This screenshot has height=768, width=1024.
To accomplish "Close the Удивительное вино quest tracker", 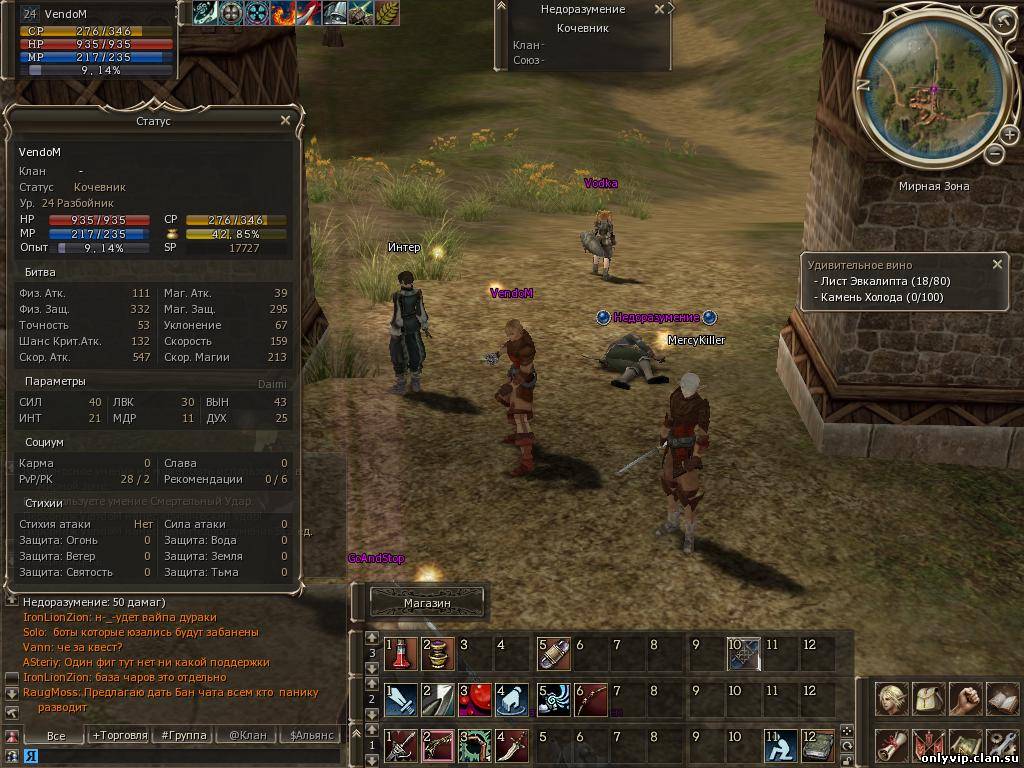I will (997, 265).
